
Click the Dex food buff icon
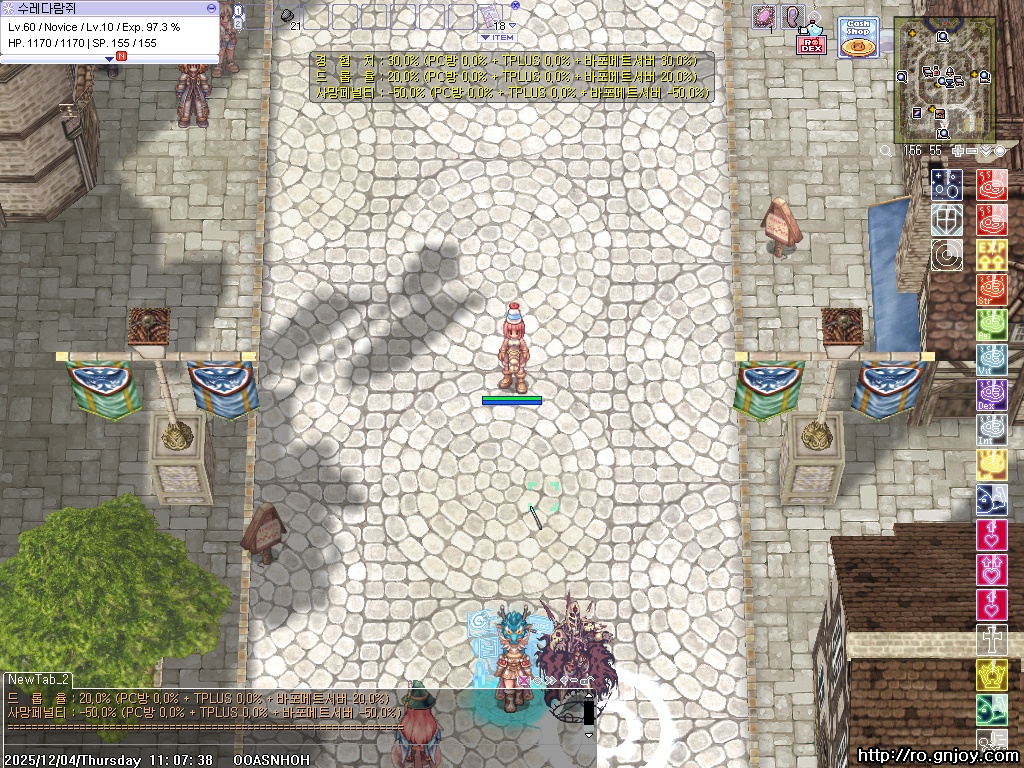[x=991, y=395]
